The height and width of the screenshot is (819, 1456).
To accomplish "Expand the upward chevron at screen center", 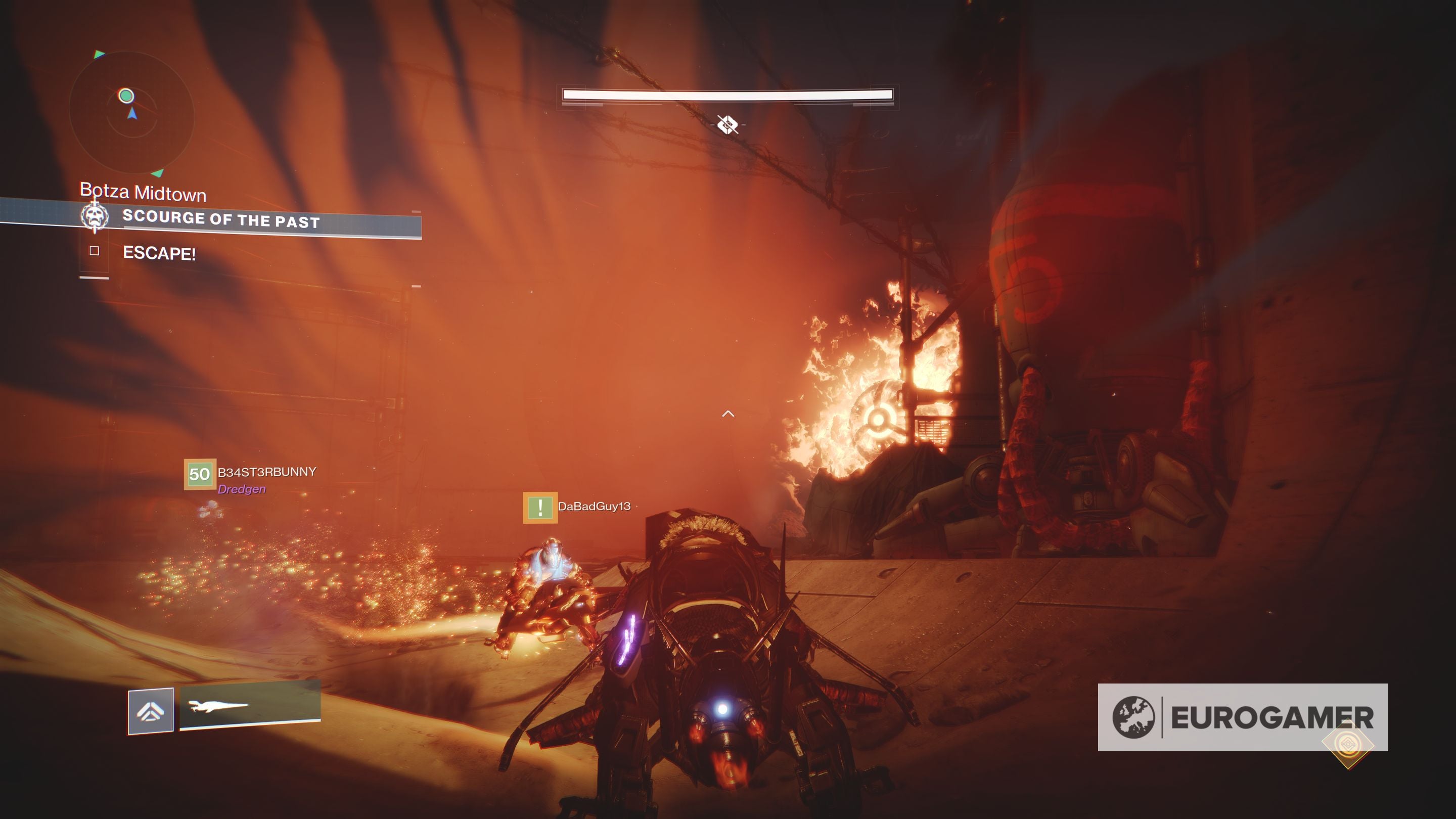I will click(x=727, y=415).
